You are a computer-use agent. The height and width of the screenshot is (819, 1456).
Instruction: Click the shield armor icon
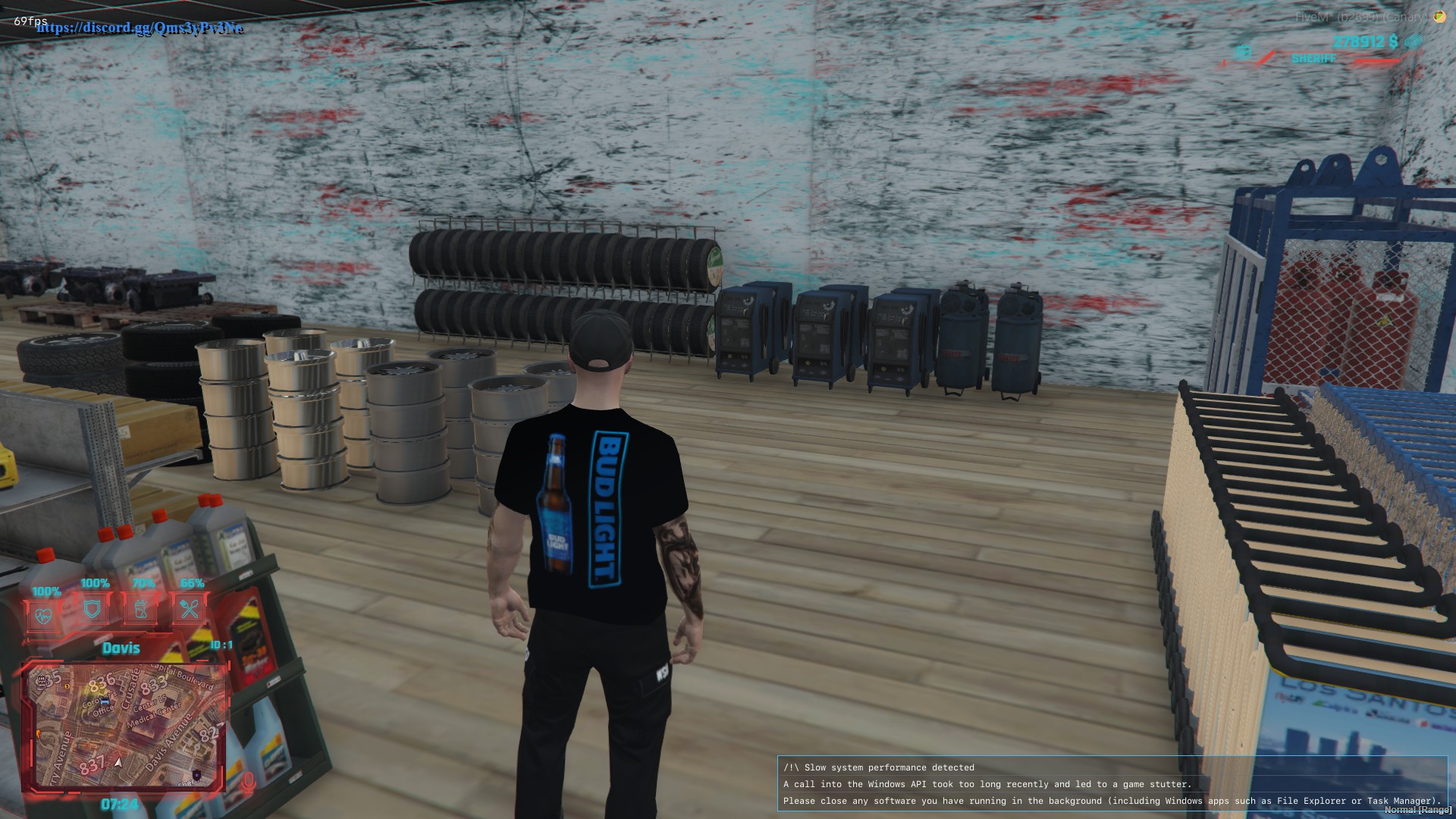coord(92,608)
